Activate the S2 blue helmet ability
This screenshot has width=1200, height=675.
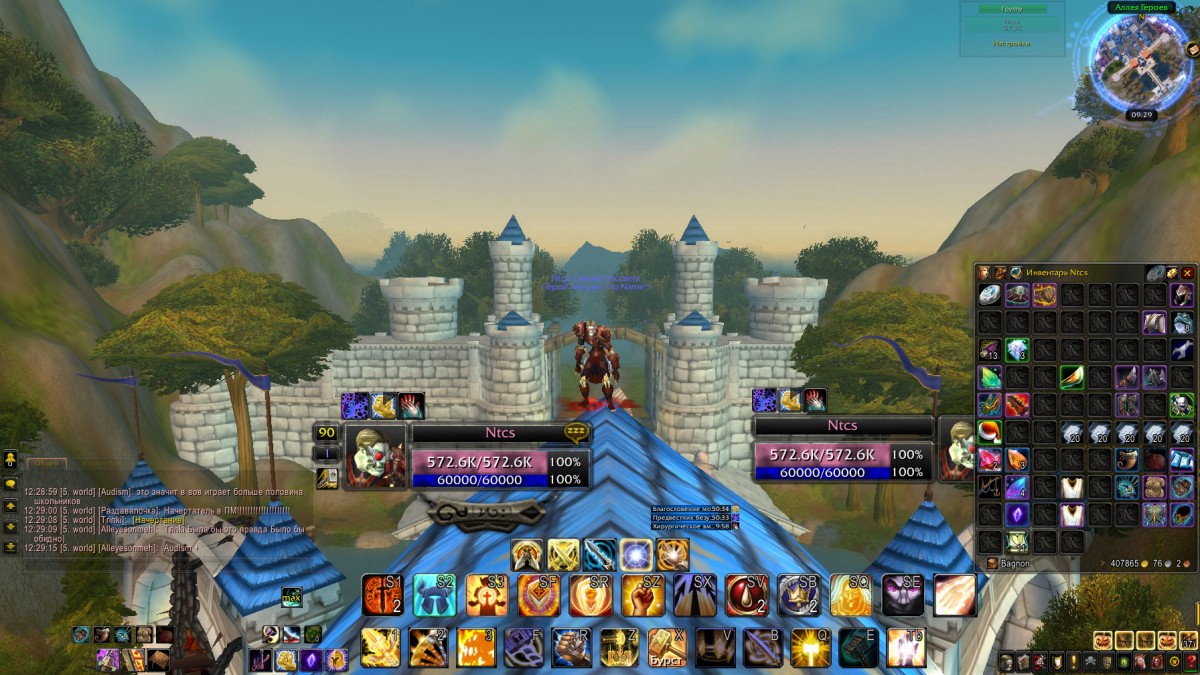(x=435, y=595)
